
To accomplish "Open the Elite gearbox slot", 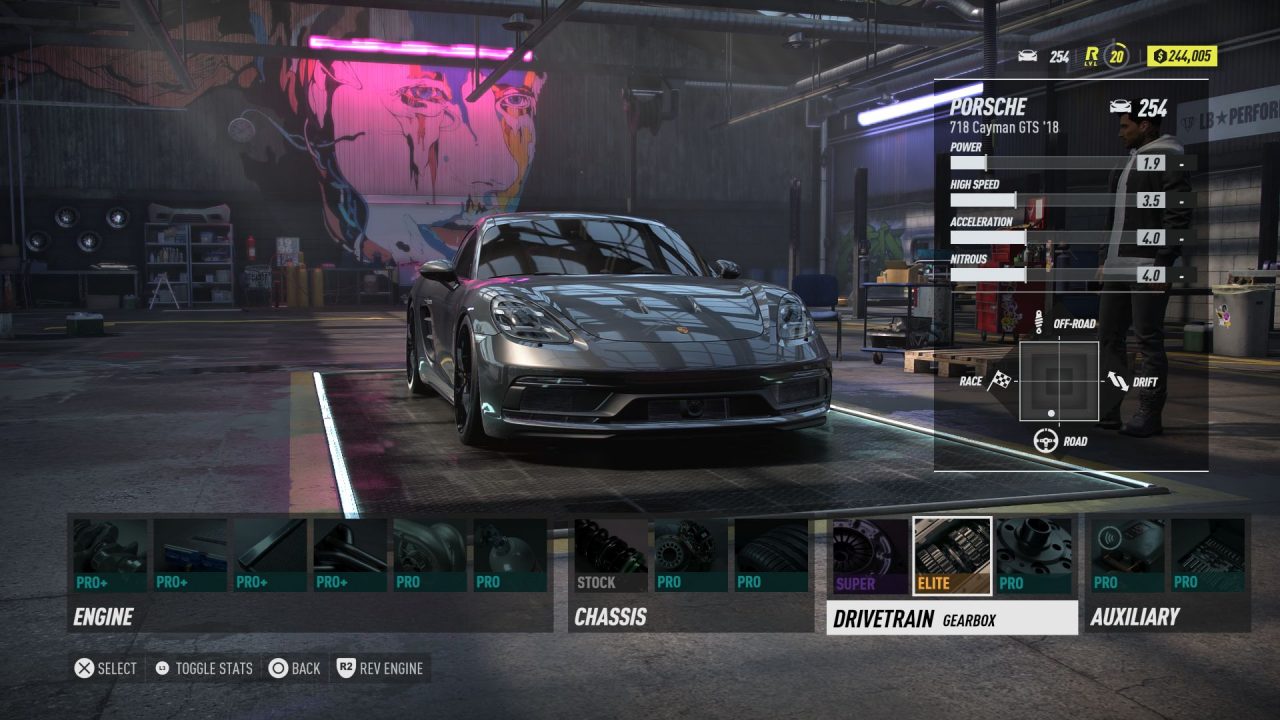I will [x=952, y=555].
